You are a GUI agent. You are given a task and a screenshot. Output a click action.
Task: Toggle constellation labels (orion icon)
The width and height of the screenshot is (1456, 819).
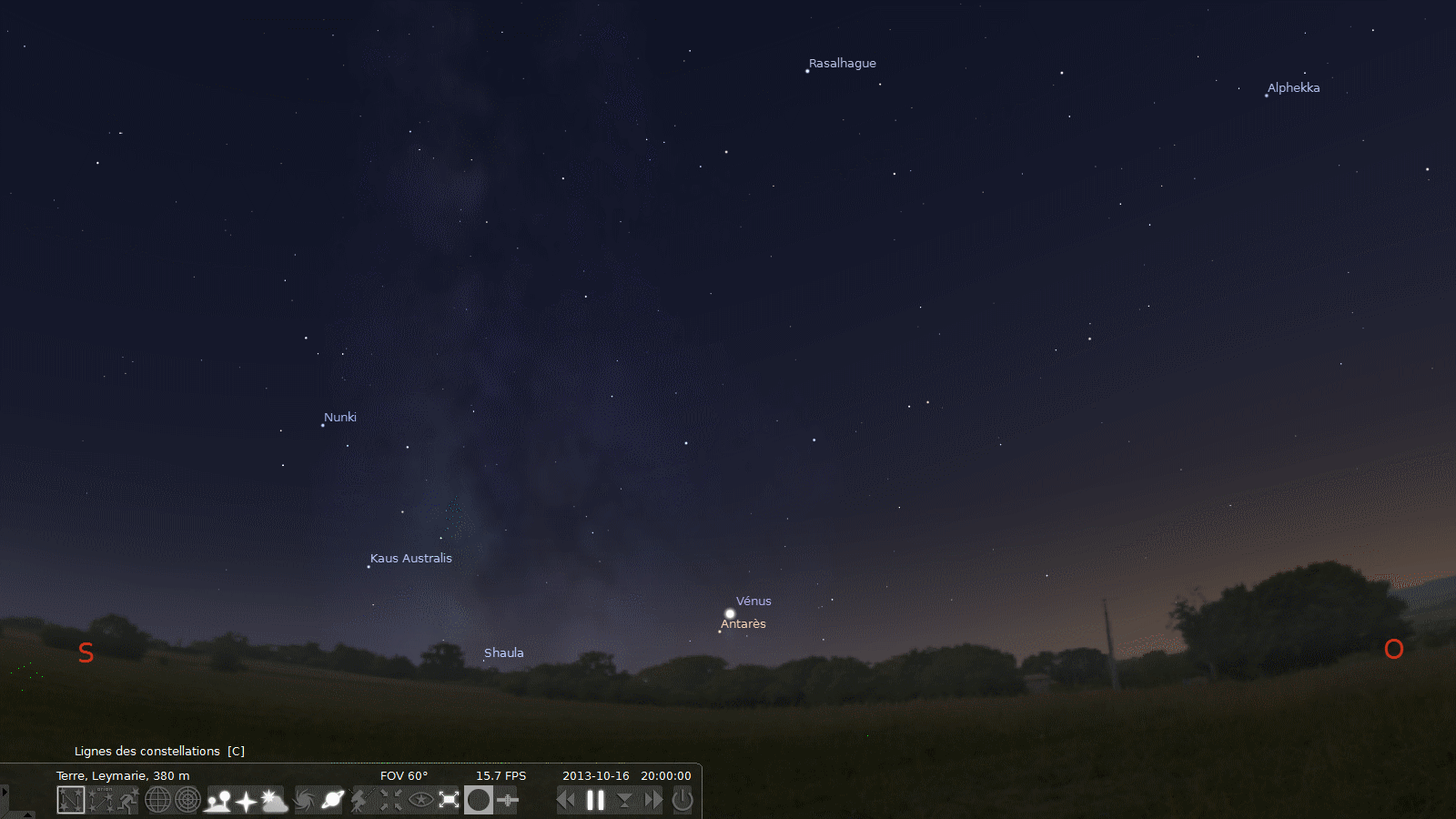point(100,800)
